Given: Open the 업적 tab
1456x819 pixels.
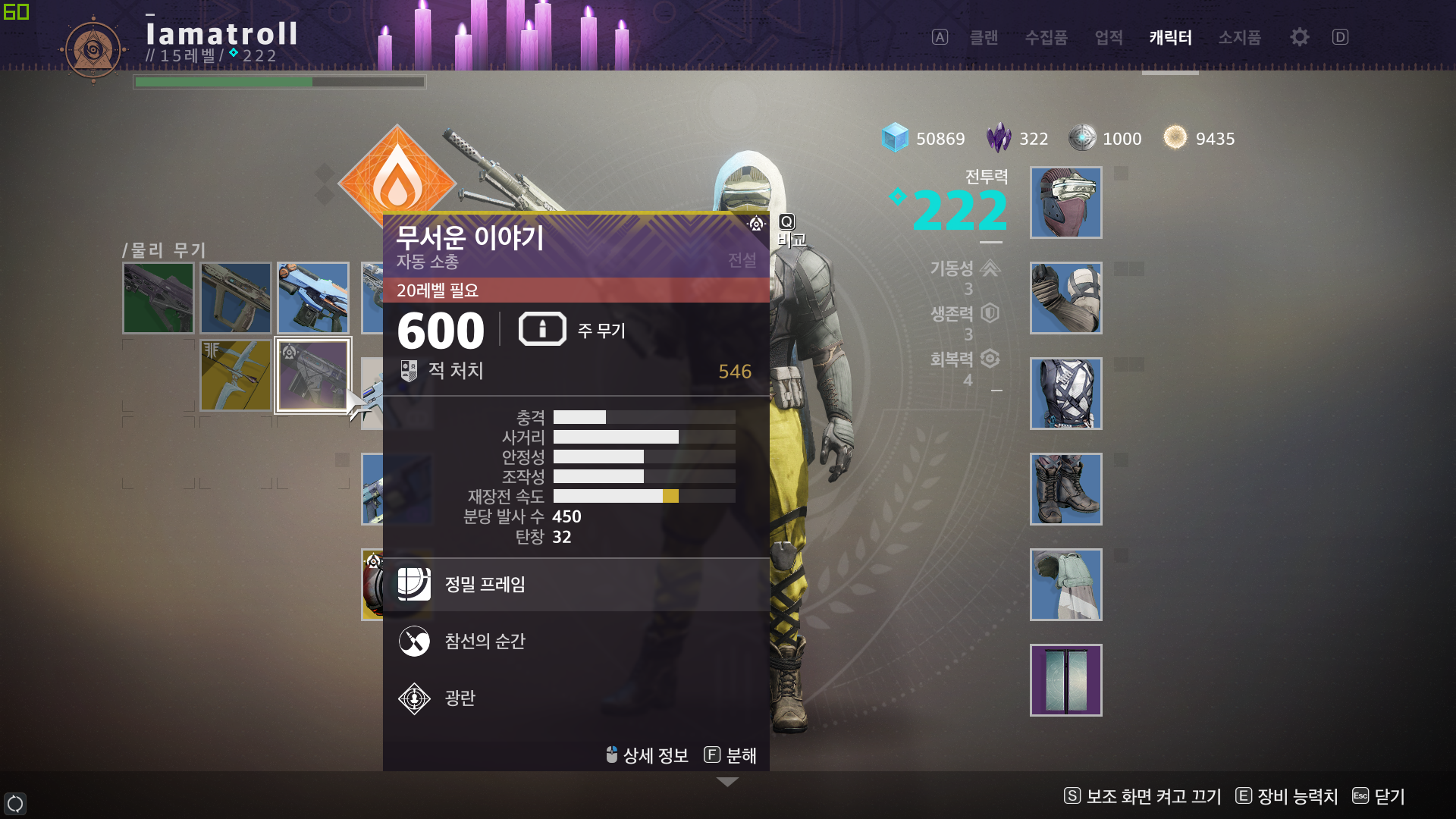Looking at the screenshot, I should point(1109,37).
